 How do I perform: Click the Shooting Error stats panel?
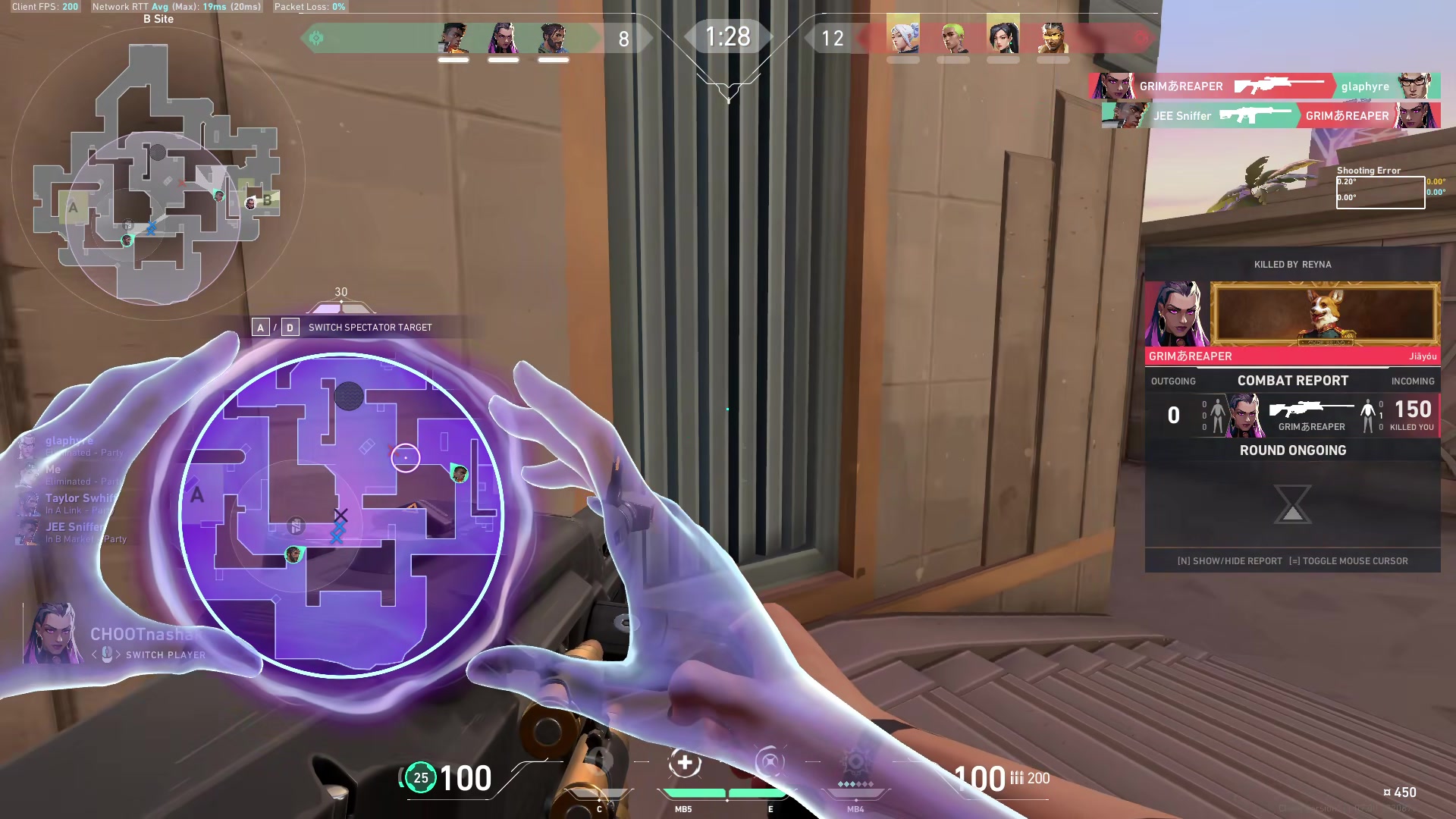[x=1379, y=190]
